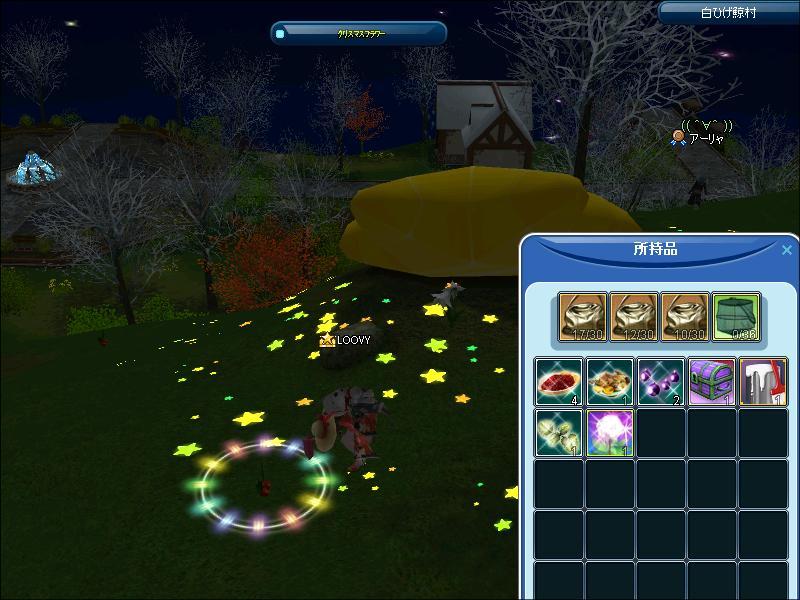
Task: Switch to the bag showing 10/30
Action: click(685, 316)
